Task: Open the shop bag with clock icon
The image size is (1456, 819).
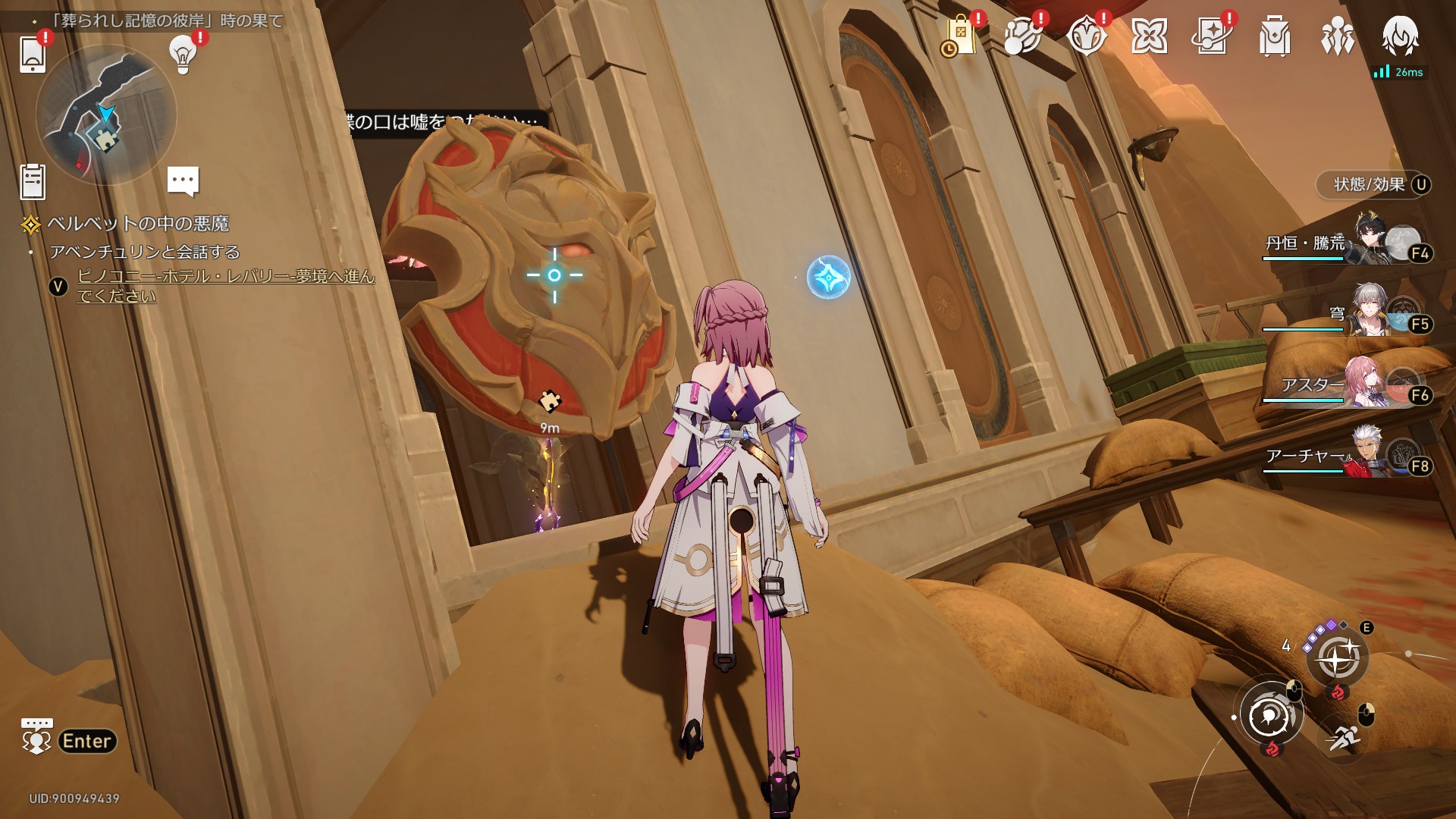Action: (x=959, y=36)
